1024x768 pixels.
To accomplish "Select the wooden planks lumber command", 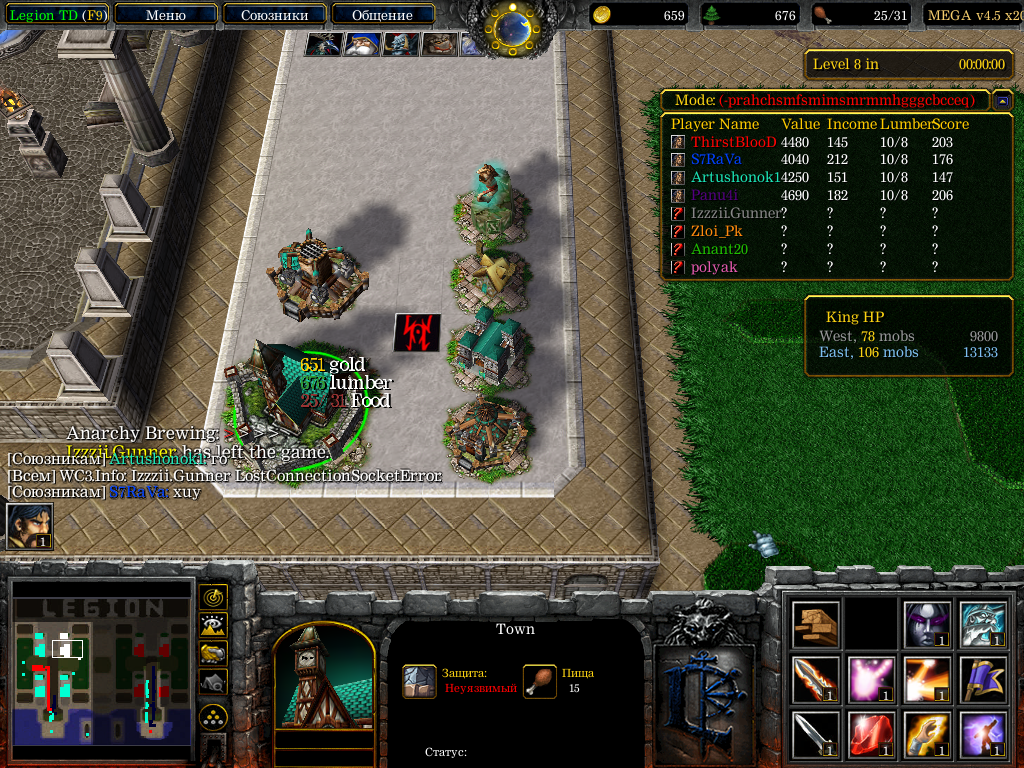I will 815,624.
